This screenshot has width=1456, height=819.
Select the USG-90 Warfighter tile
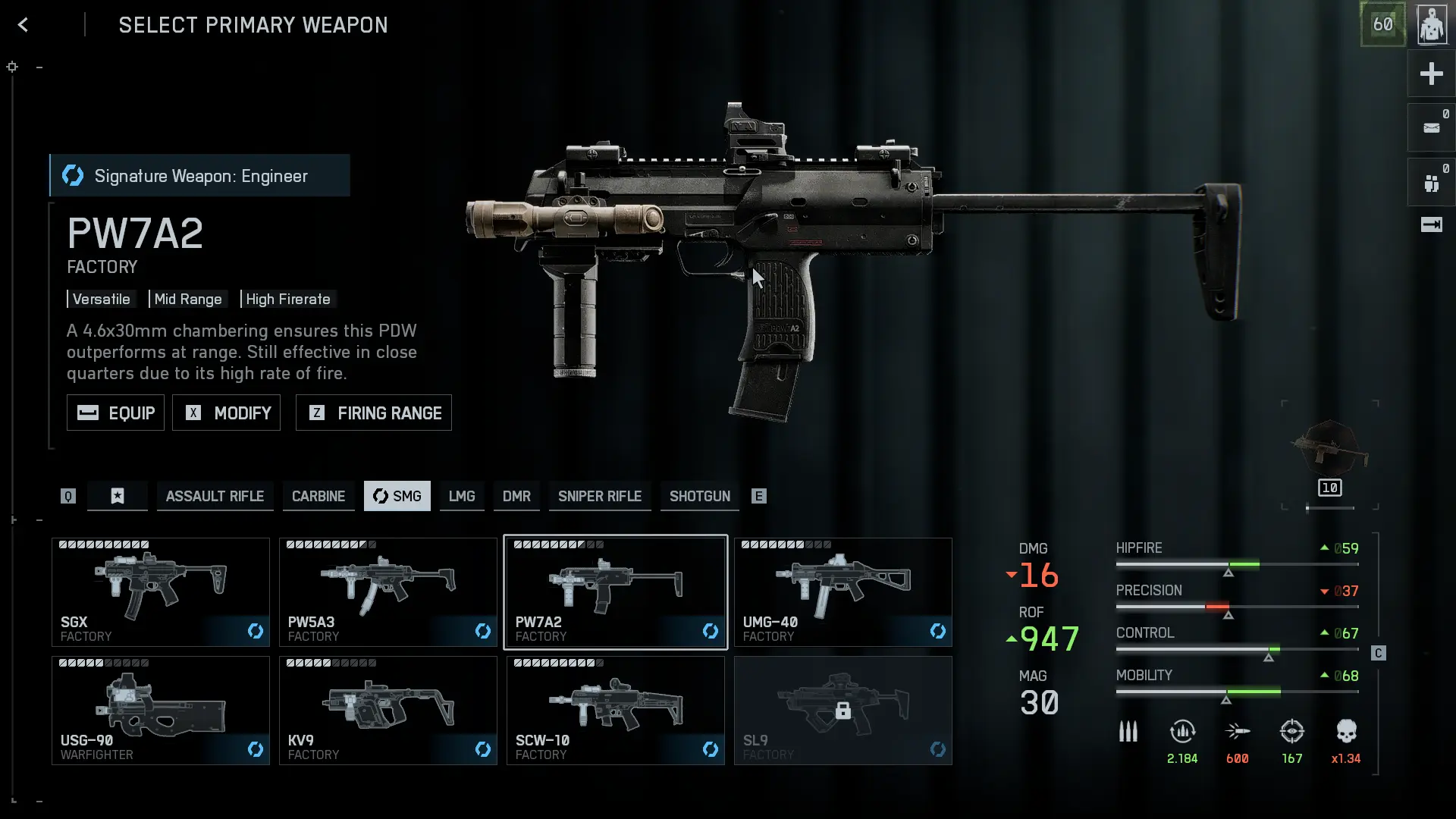(160, 711)
